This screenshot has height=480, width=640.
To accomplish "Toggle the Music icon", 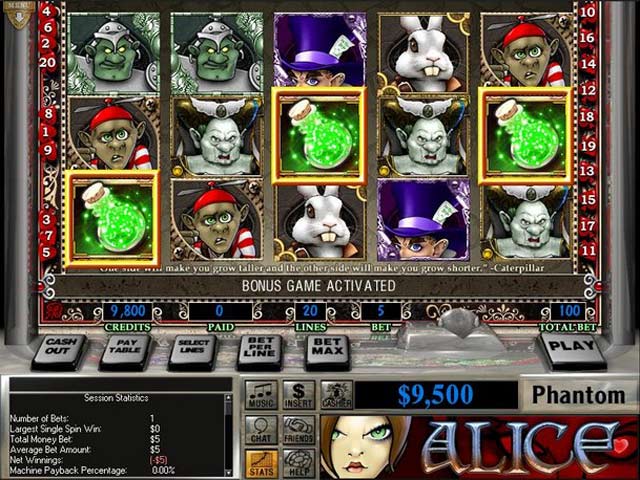I will point(261,396).
